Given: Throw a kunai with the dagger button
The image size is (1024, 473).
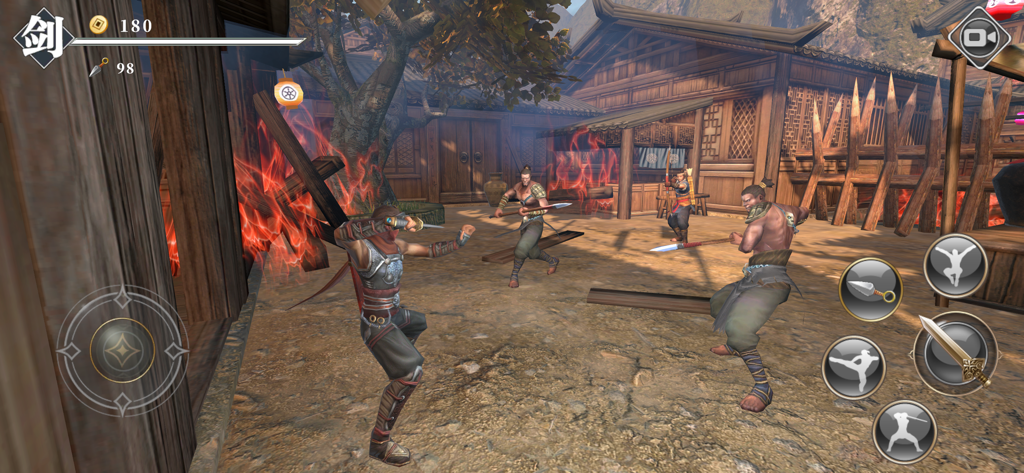Looking at the screenshot, I should click(870, 289).
